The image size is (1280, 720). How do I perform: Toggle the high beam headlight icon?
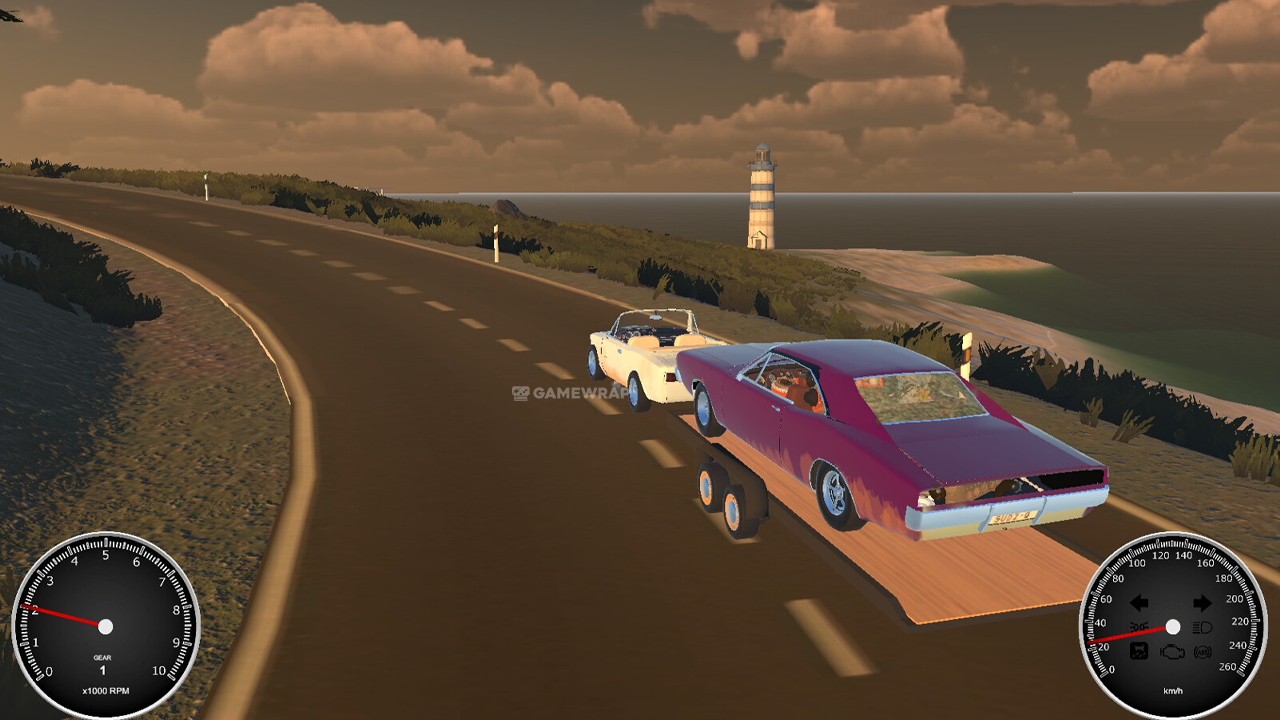1203,628
